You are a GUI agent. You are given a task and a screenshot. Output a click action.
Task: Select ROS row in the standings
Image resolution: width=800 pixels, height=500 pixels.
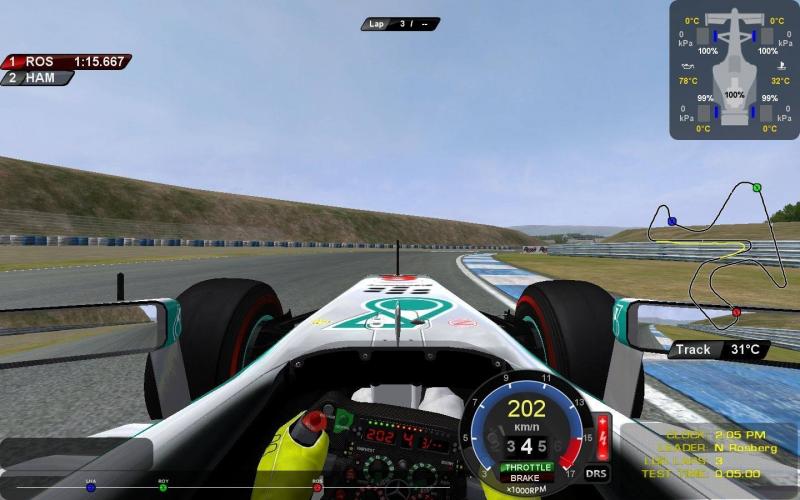pos(66,62)
